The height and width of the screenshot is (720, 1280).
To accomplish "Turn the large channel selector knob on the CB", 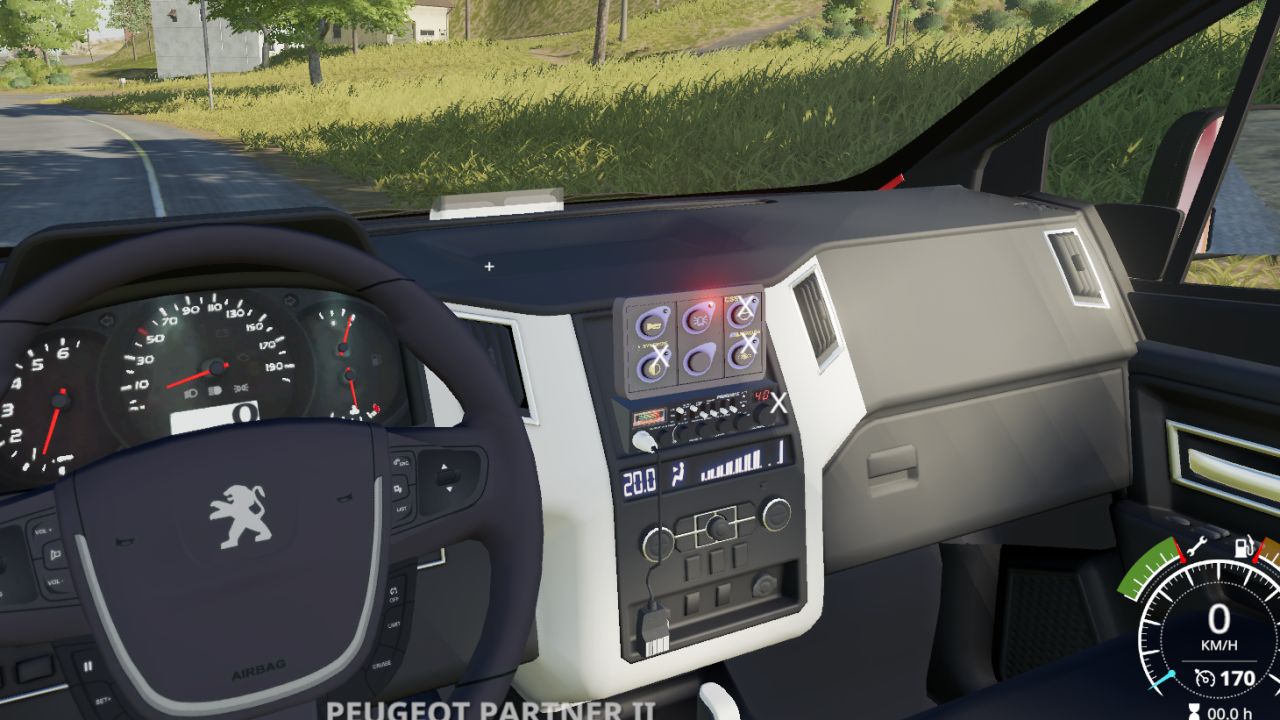I will point(763,414).
